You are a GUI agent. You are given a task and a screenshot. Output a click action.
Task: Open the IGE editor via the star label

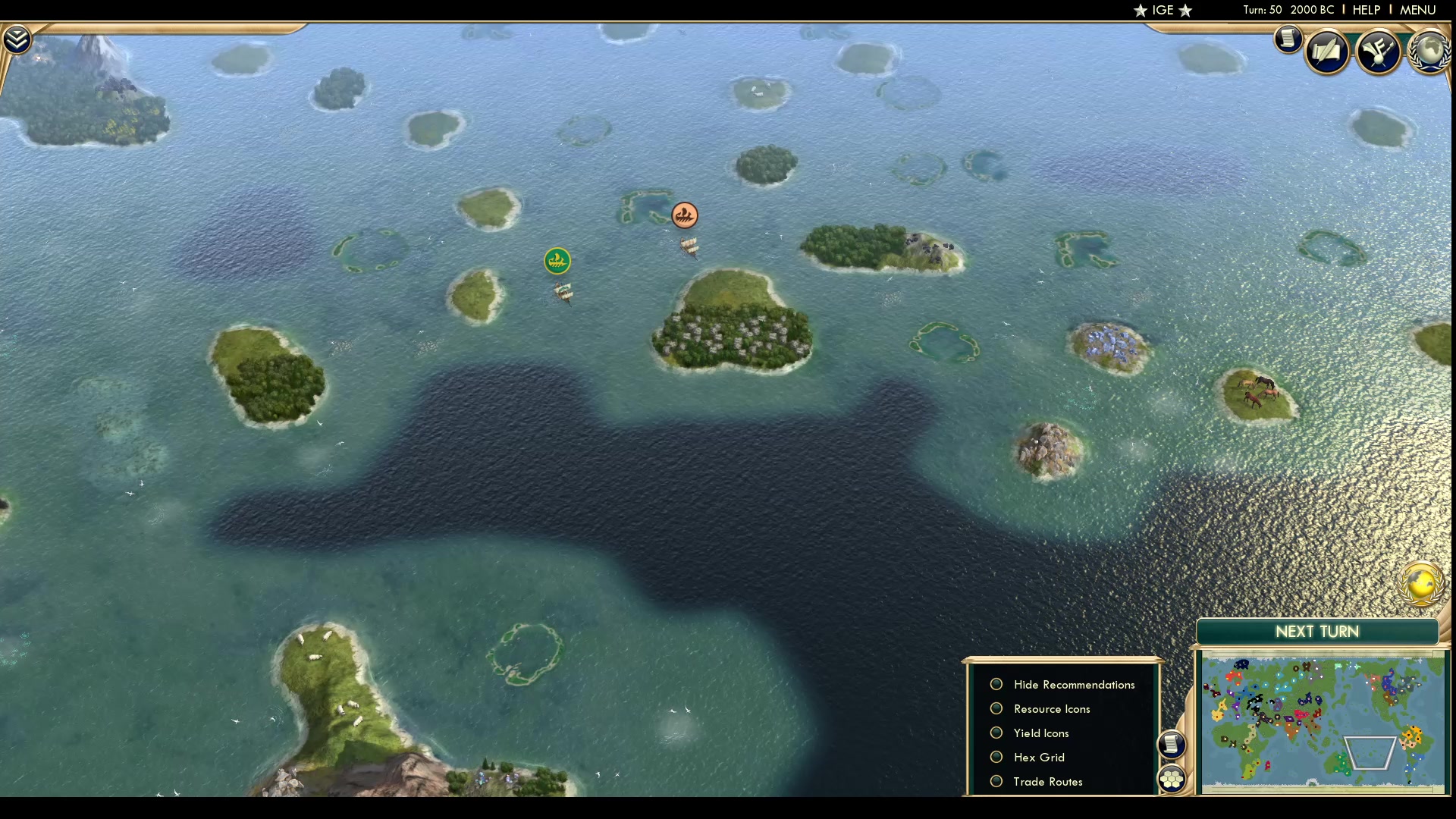click(x=1163, y=10)
